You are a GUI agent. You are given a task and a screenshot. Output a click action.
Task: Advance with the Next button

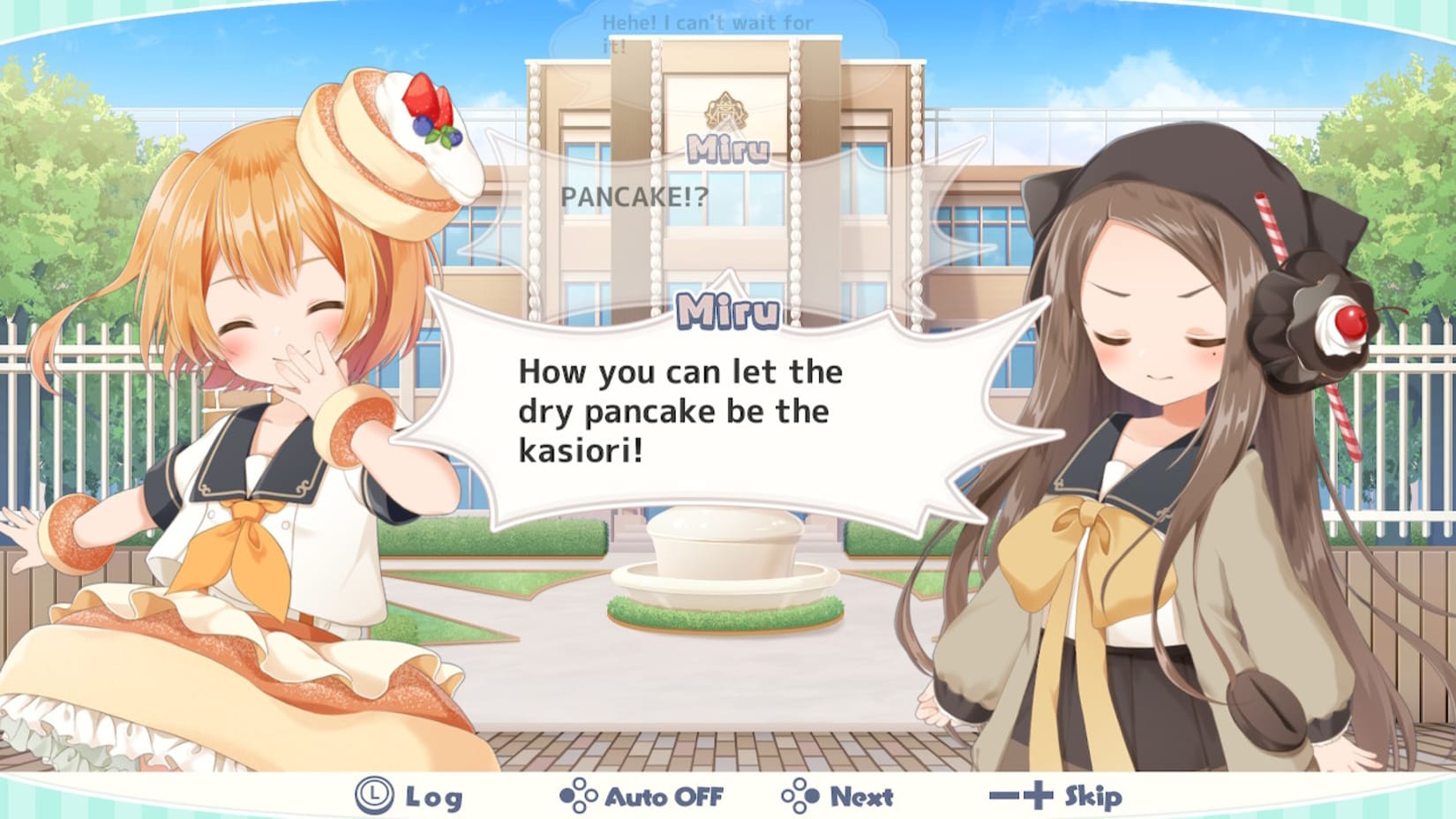[x=837, y=797]
